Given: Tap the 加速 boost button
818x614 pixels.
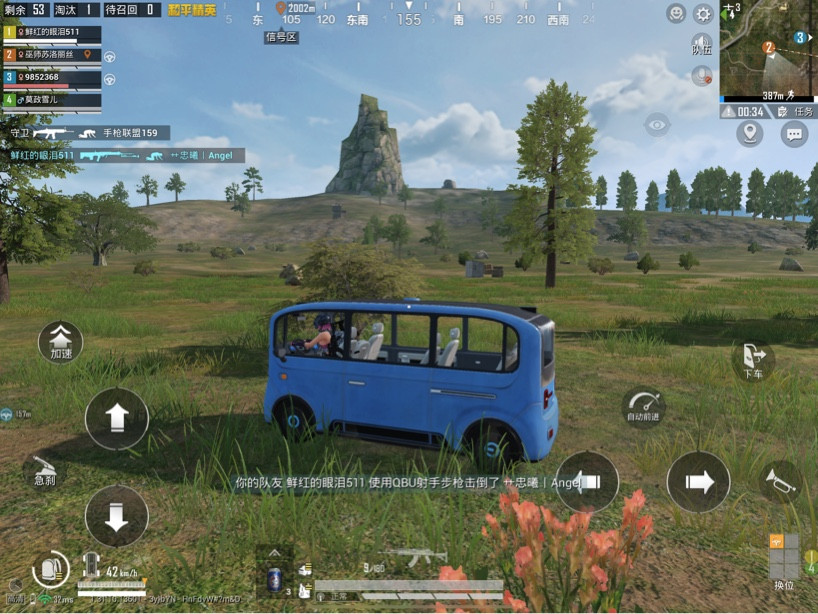Looking at the screenshot, I should [60, 342].
